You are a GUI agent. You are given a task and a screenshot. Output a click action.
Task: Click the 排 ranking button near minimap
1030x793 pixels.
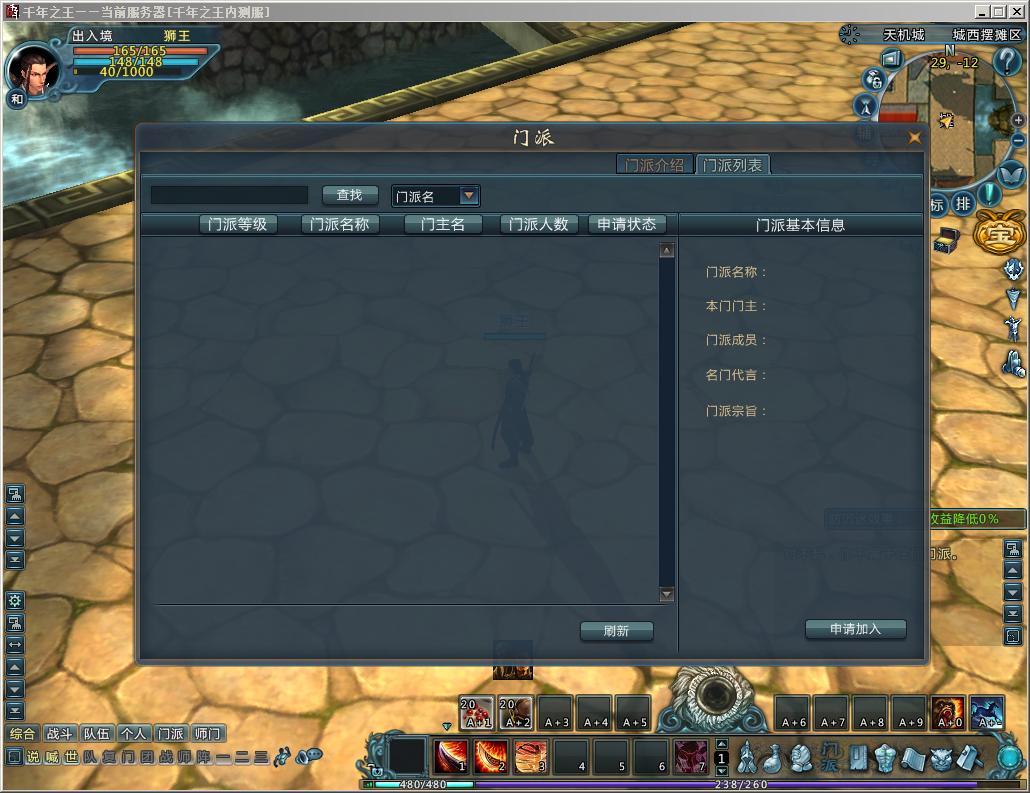[963, 203]
